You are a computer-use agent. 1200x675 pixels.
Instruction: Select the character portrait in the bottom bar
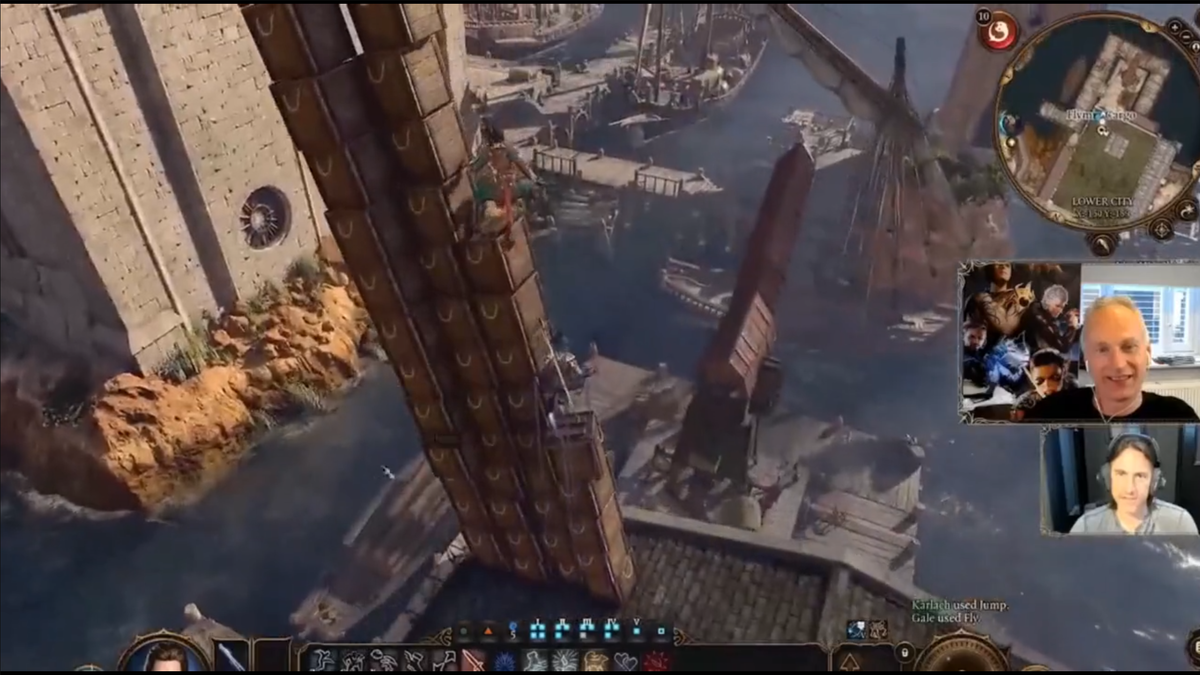coord(166,656)
